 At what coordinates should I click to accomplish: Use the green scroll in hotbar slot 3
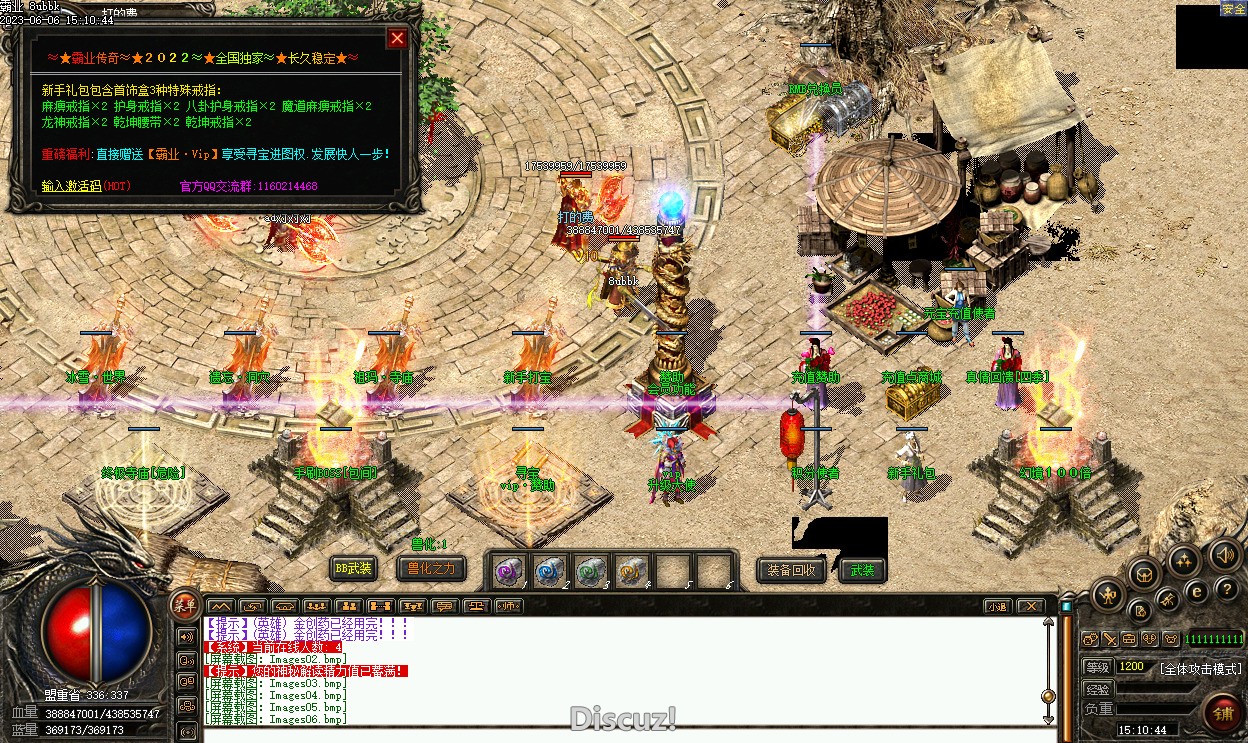[590, 571]
